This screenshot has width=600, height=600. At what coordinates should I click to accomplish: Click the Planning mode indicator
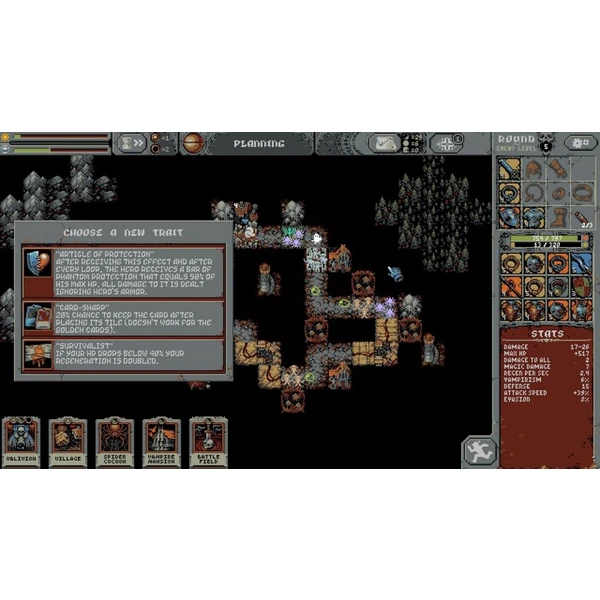click(259, 143)
